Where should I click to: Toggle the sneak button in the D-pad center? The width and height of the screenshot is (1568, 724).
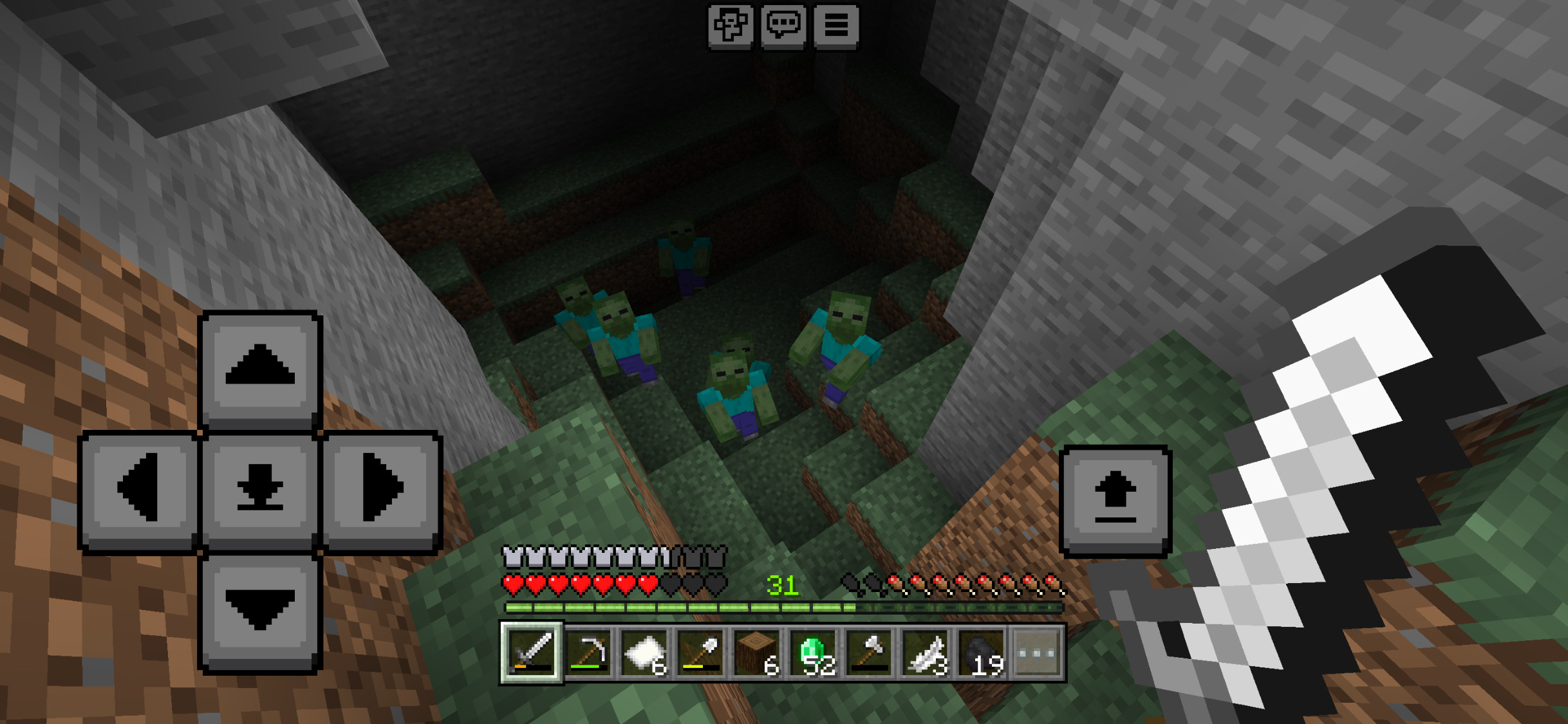click(260, 488)
